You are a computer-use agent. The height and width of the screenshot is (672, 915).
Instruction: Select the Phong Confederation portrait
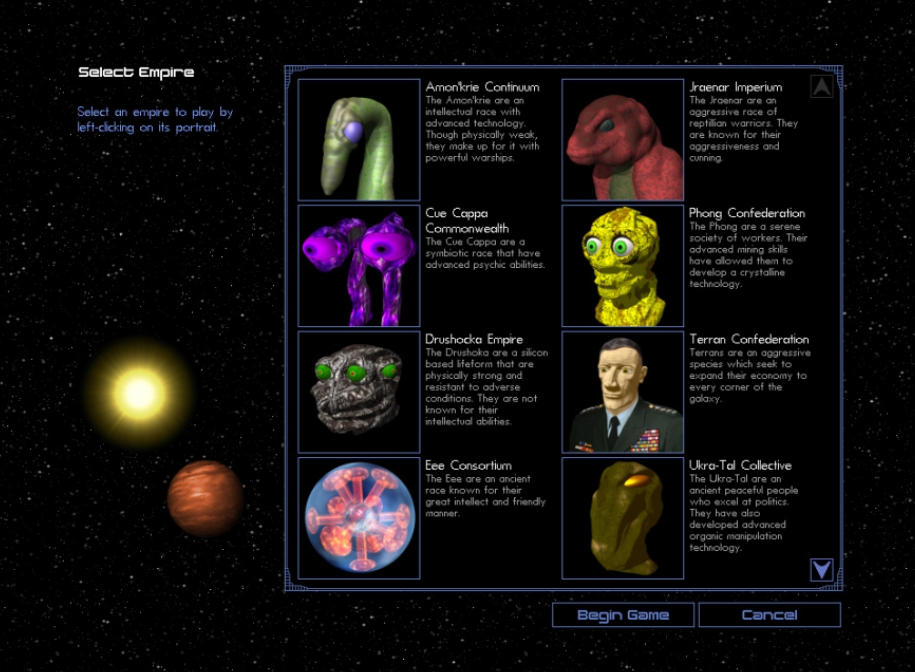point(623,266)
